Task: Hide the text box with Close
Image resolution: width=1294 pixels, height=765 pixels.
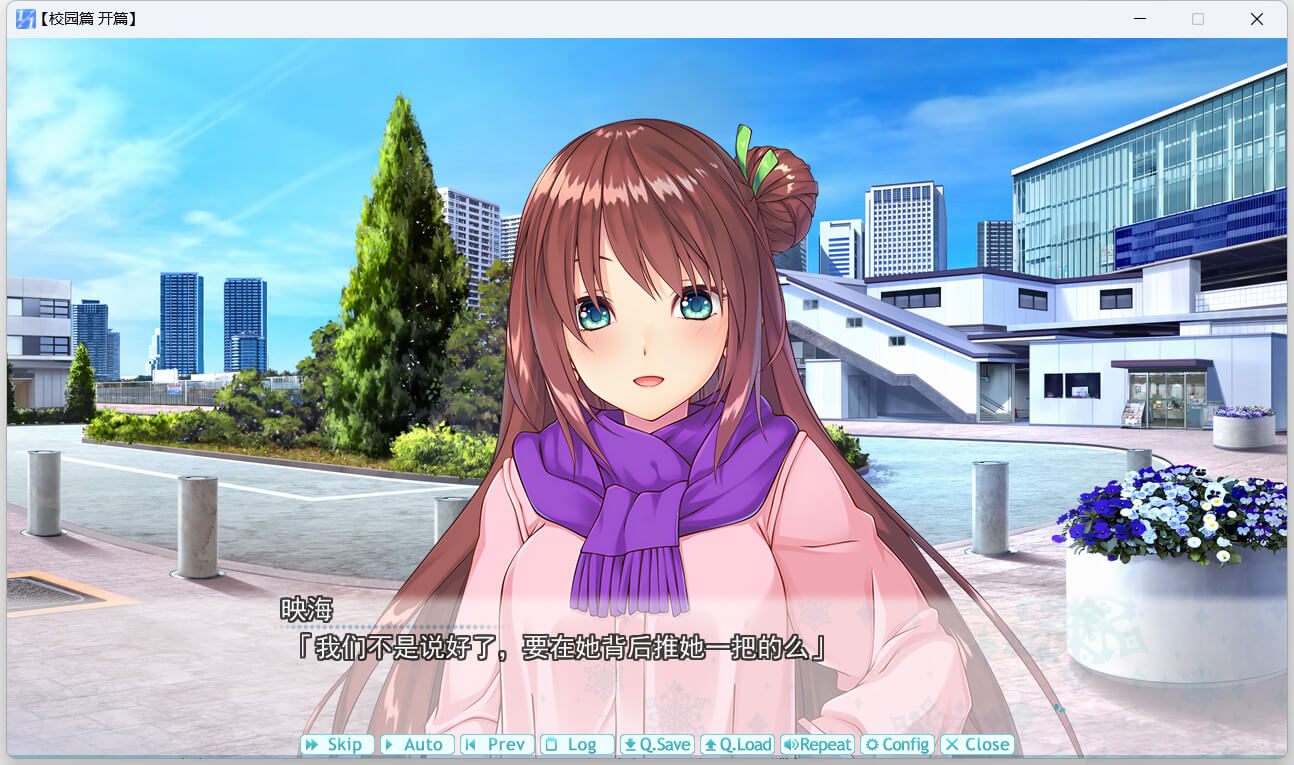Action: [x=977, y=745]
